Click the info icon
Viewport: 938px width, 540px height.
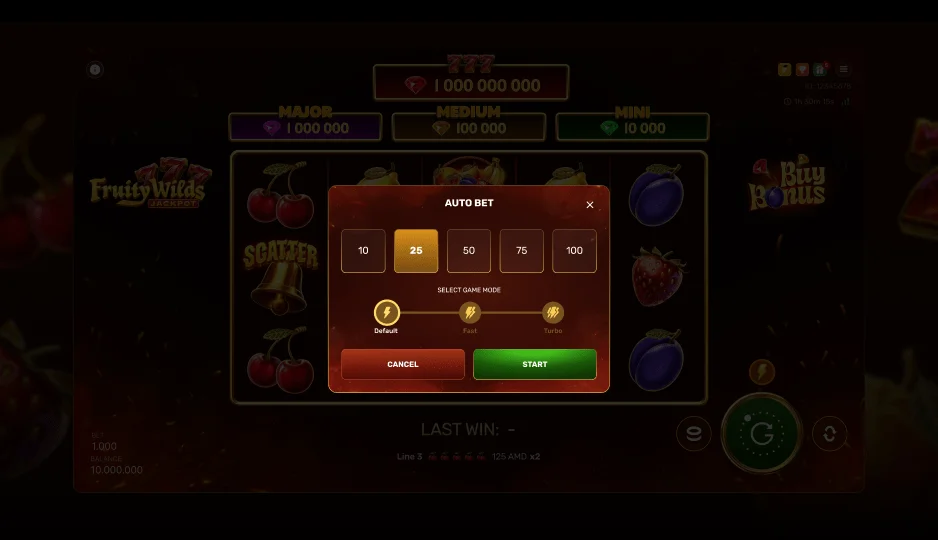coord(95,70)
